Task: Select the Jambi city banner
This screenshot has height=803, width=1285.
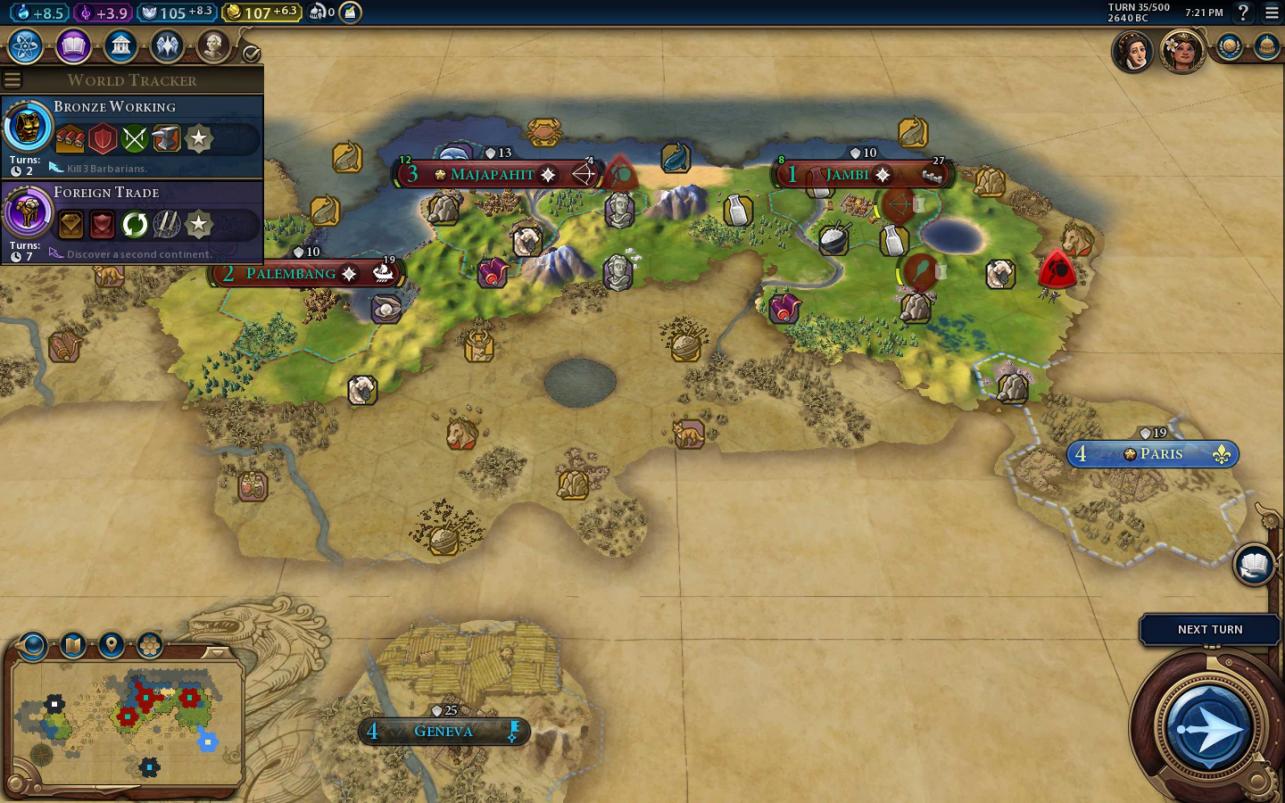Action: [847, 174]
